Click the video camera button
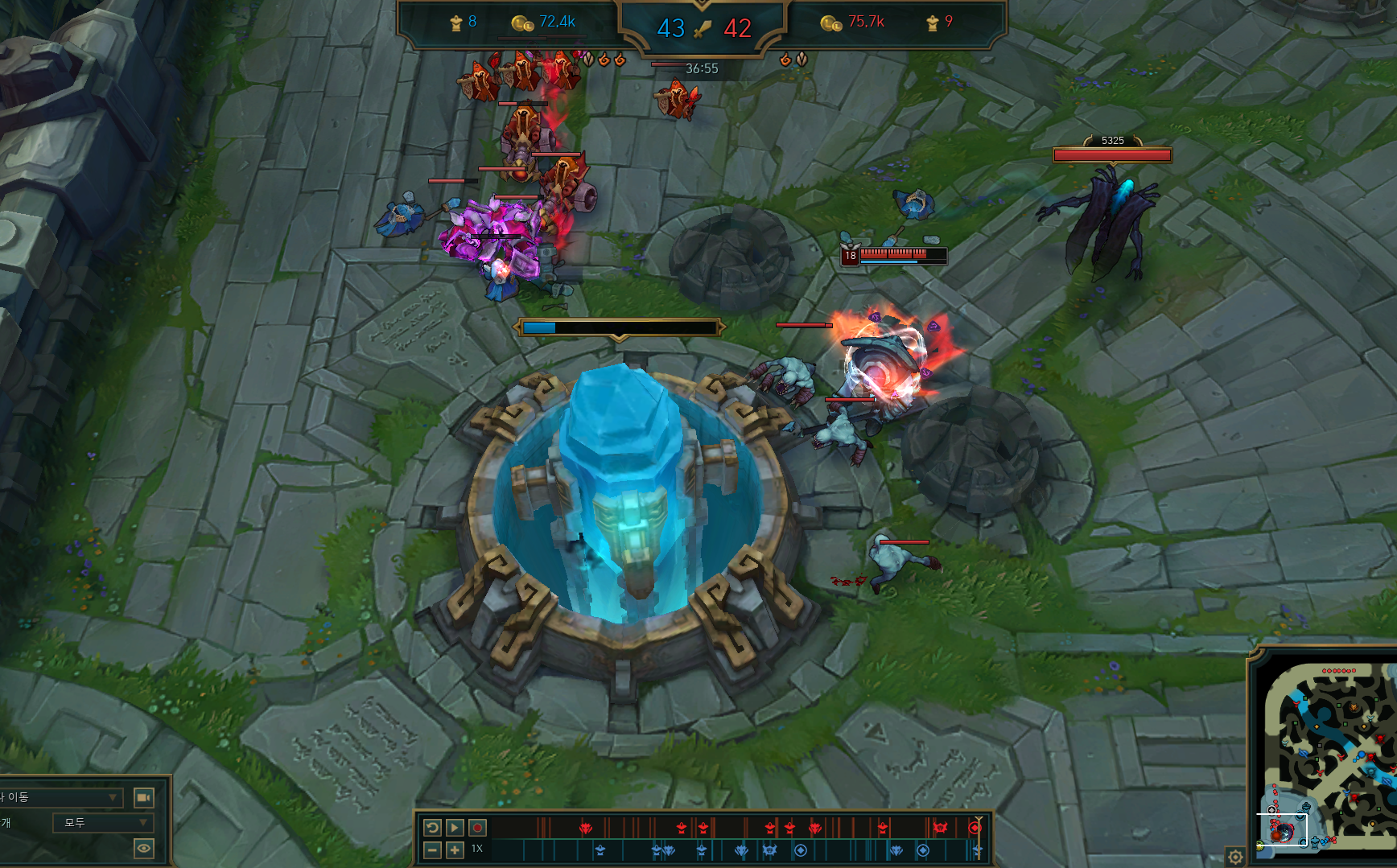The image size is (1397, 868). coord(143,797)
